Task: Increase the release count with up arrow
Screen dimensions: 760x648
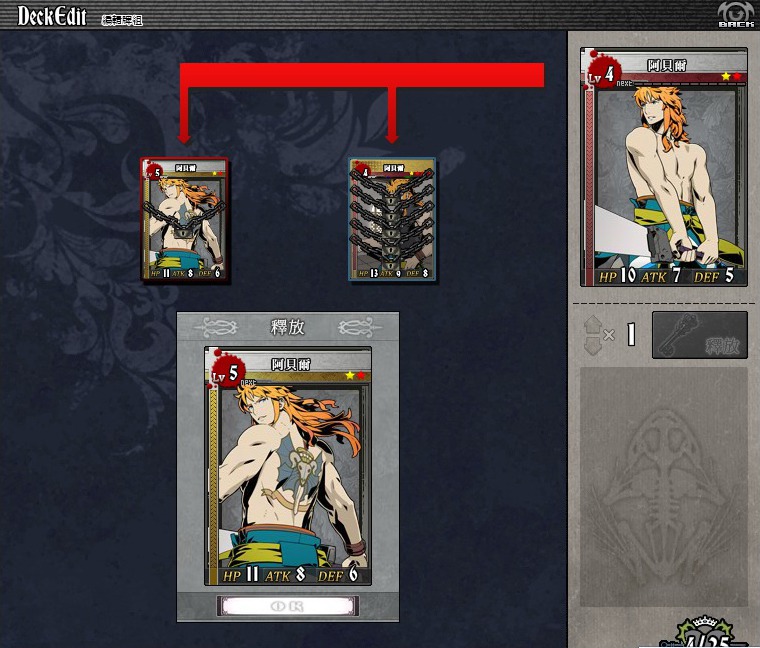Action: 590,325
